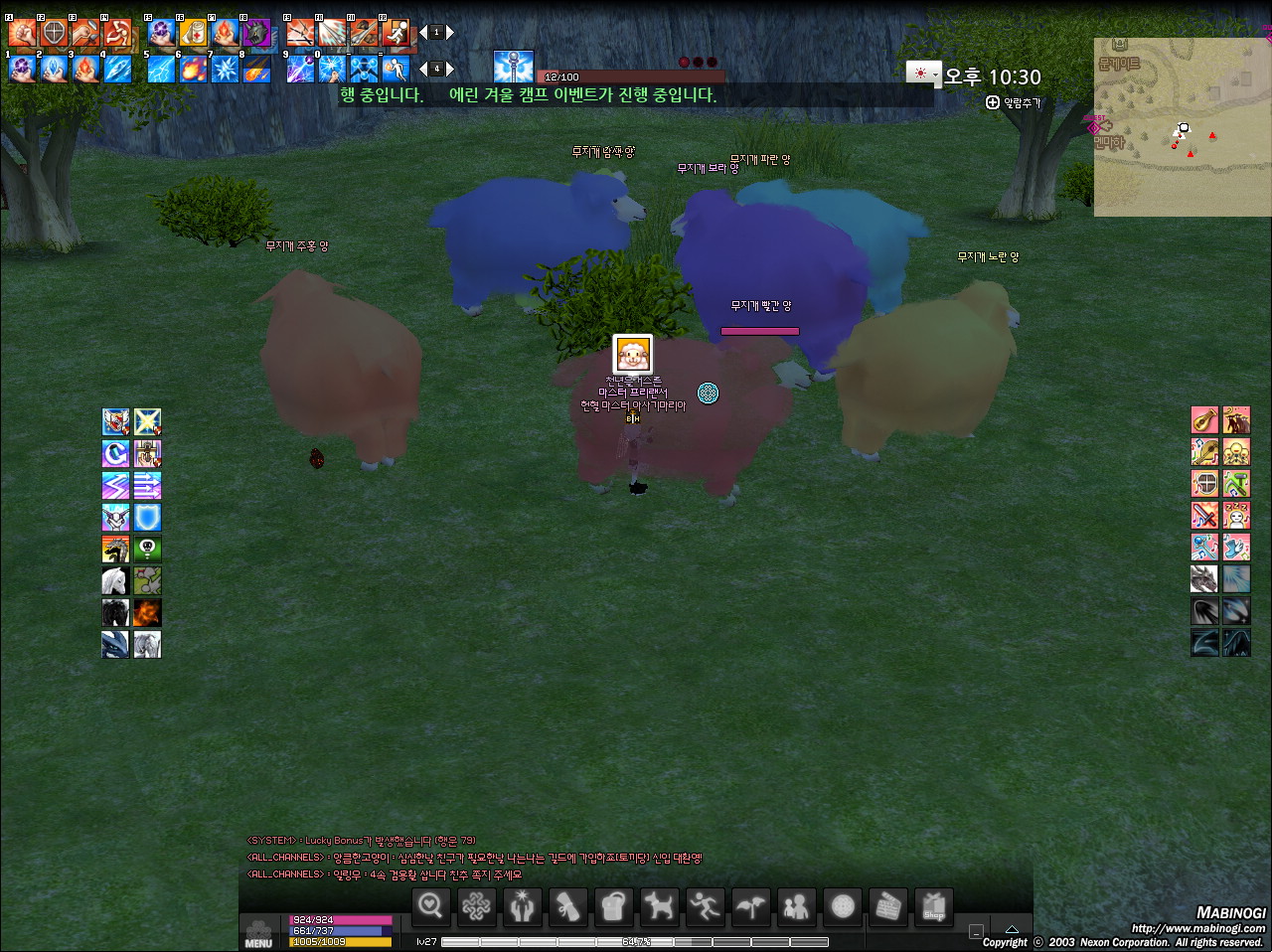Open the skills window knot icon
Viewport: 1272px width, 952px height.
tap(476, 906)
